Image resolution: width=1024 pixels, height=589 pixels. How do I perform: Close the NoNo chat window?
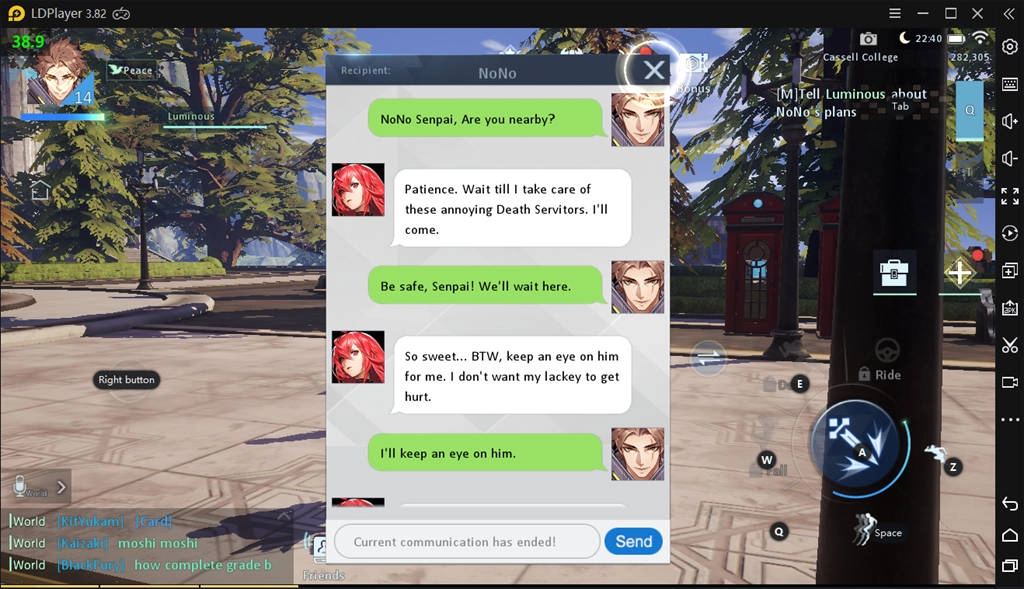[654, 70]
